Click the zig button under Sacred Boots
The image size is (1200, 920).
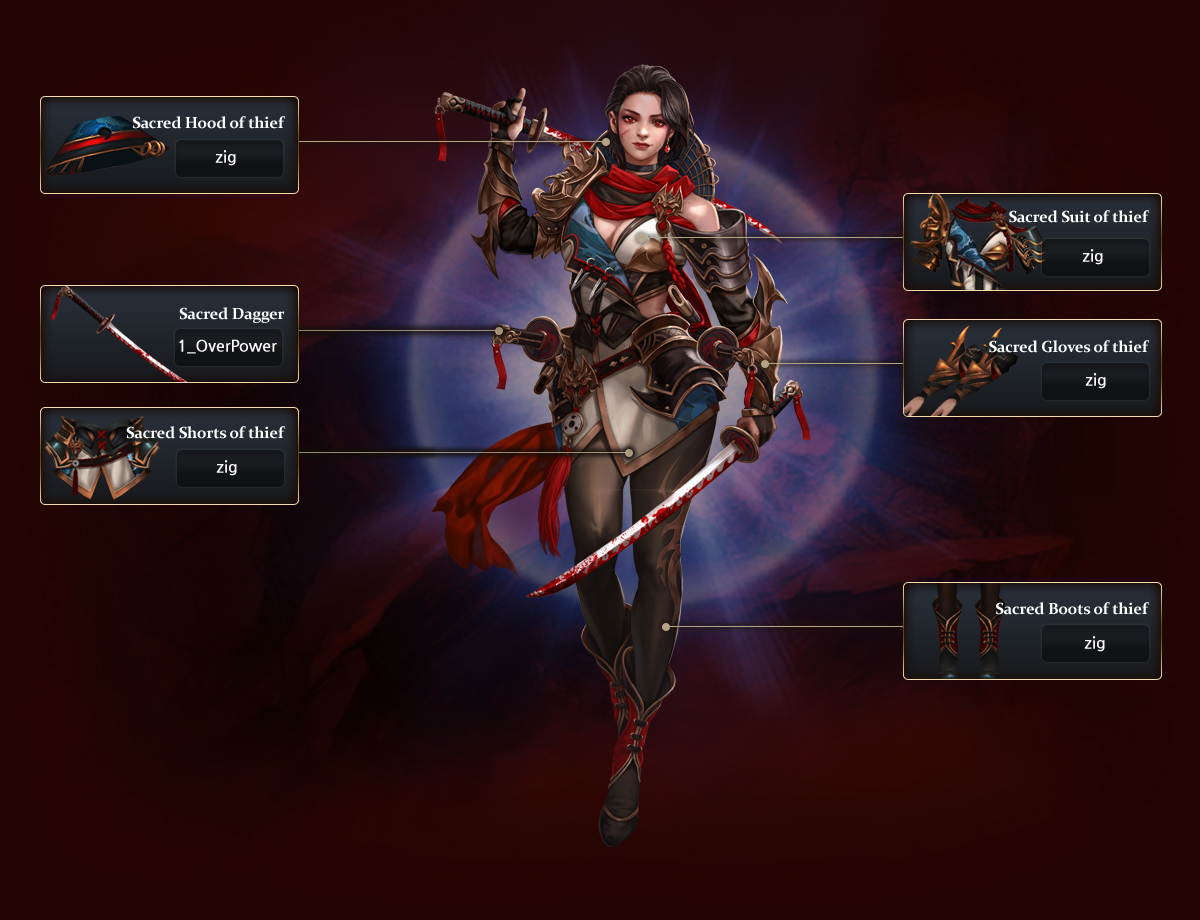(x=1094, y=643)
